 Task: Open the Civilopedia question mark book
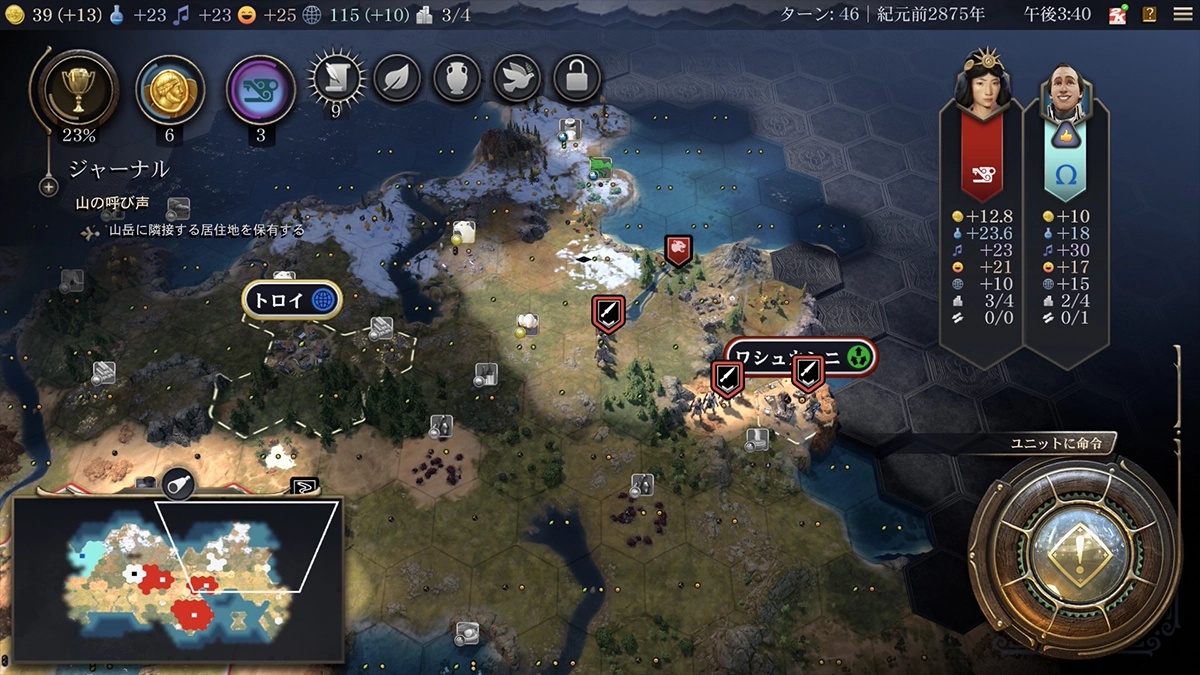[1149, 14]
